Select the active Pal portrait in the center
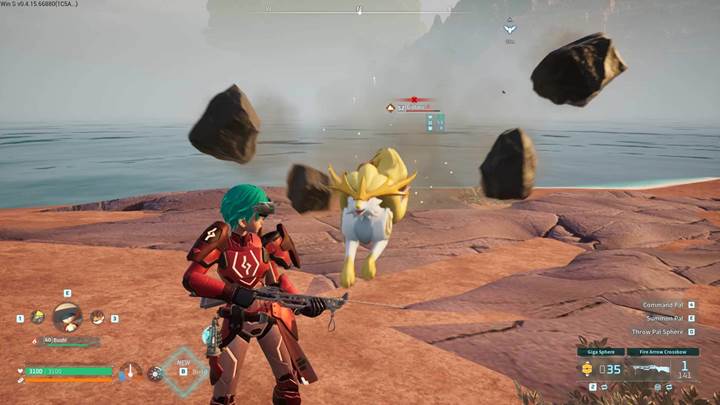The width and height of the screenshot is (720, 405). pyautogui.click(x=67, y=317)
